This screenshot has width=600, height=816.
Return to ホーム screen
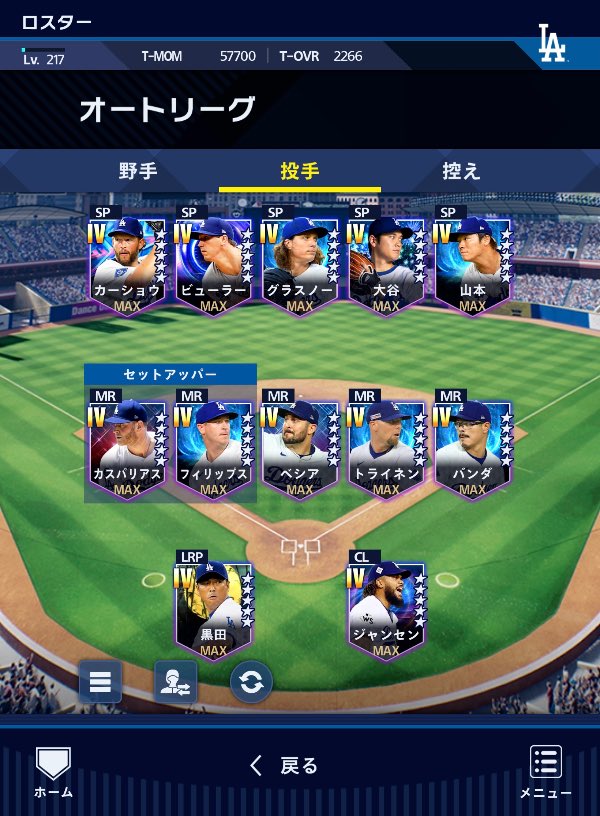pyautogui.click(x=53, y=771)
